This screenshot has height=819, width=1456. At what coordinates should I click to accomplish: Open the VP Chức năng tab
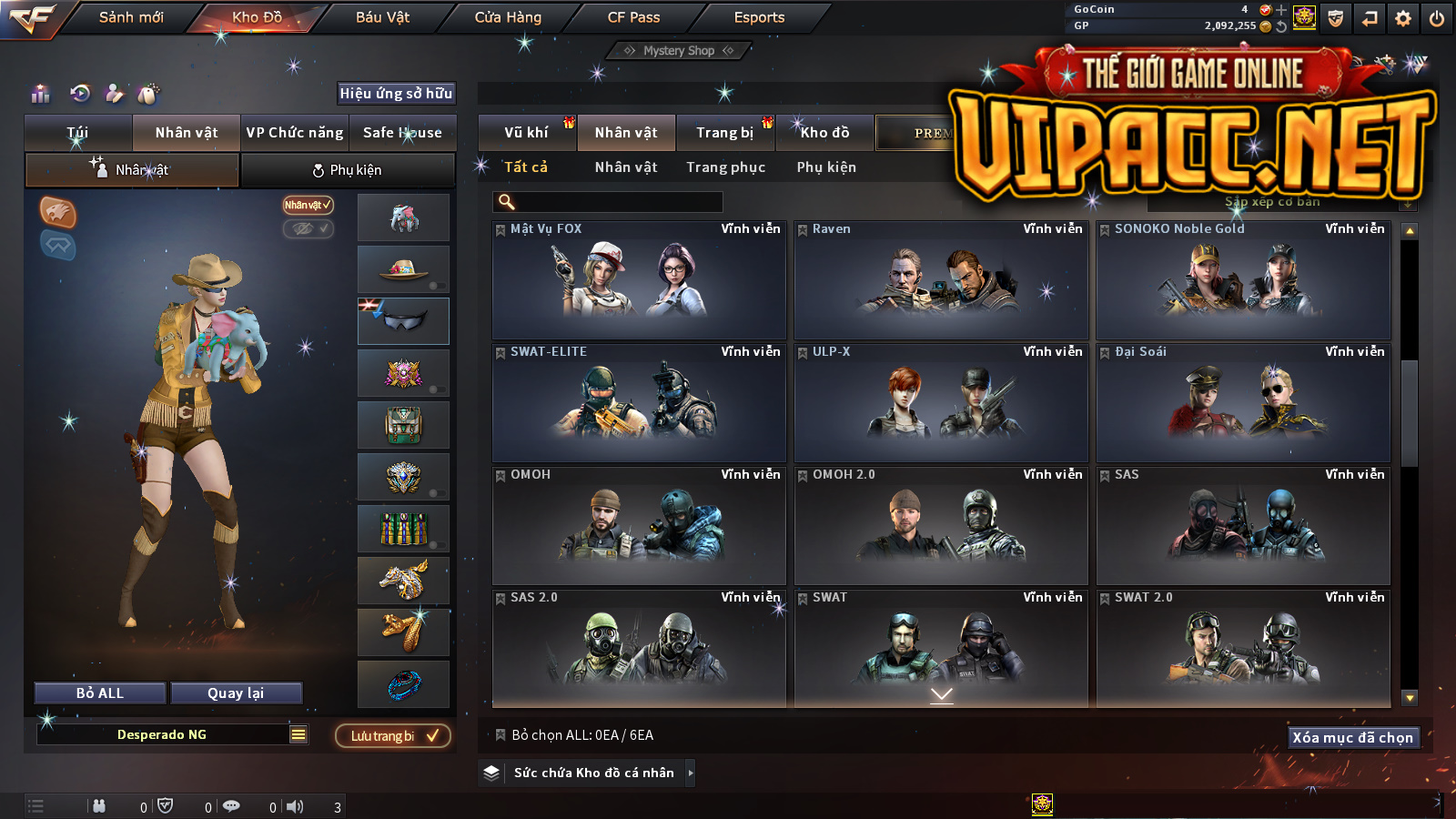(x=295, y=133)
